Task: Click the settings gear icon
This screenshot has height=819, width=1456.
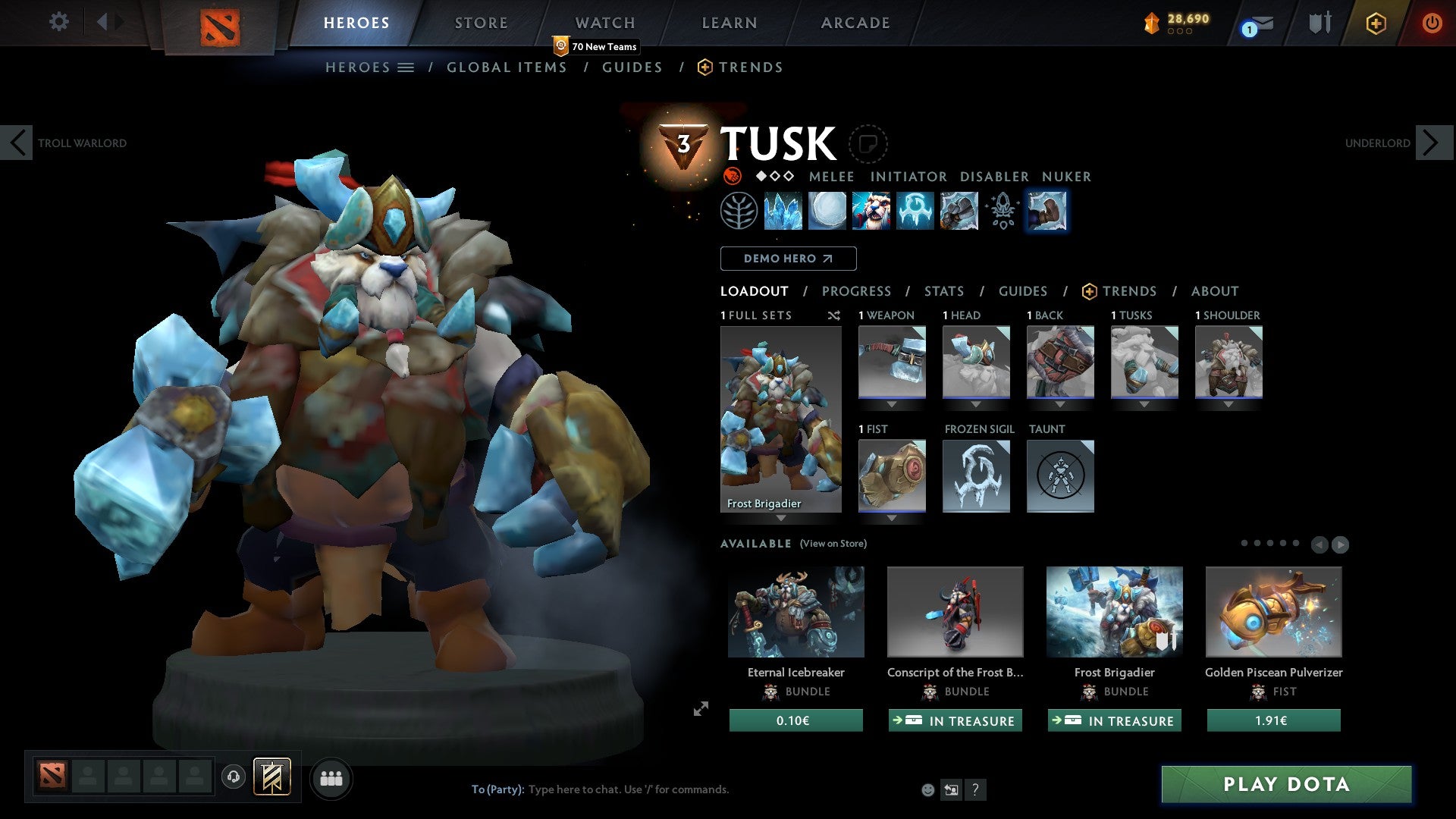Action: tap(58, 22)
